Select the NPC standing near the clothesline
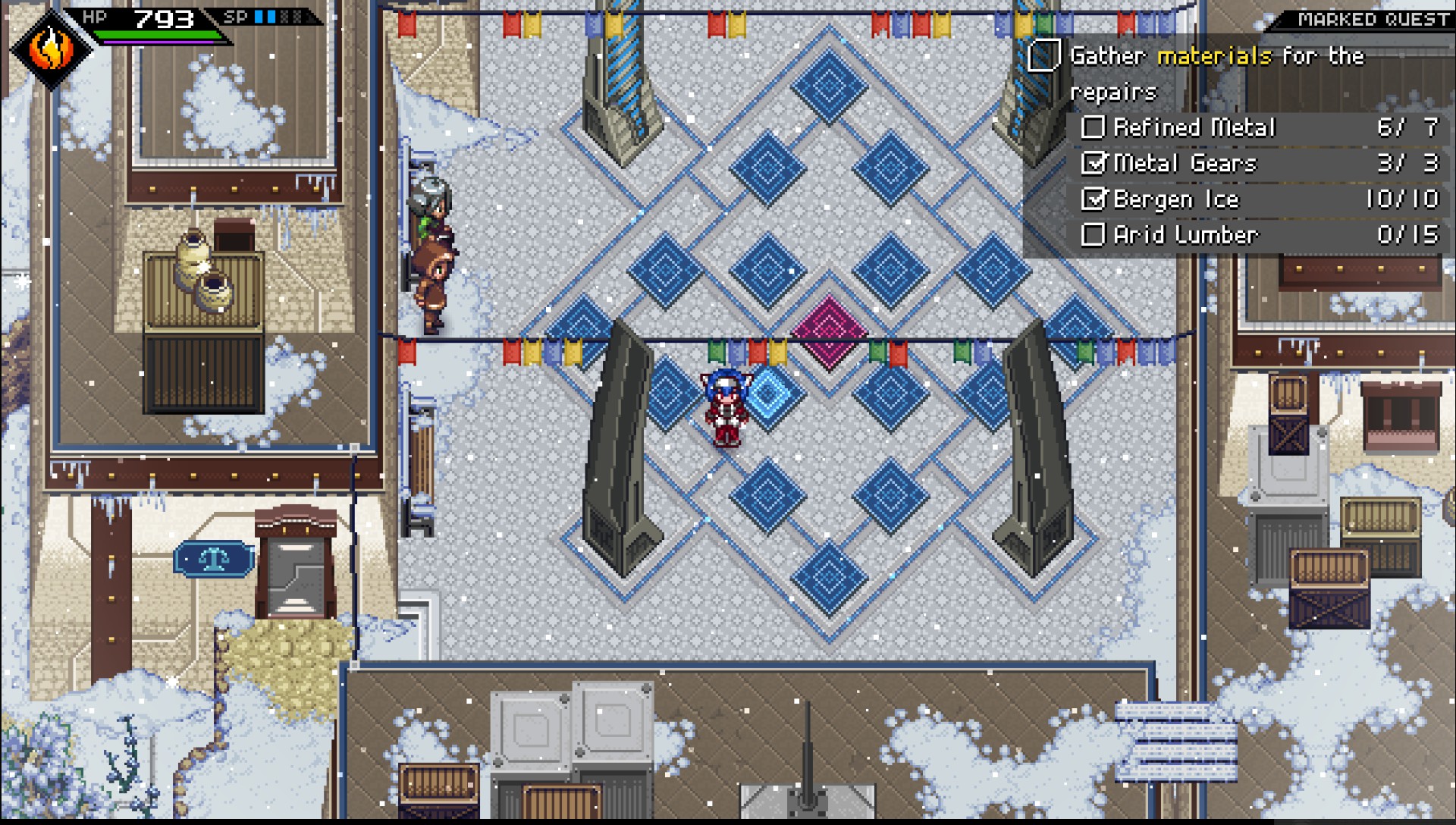This screenshot has height=825, width=1456. (430, 288)
